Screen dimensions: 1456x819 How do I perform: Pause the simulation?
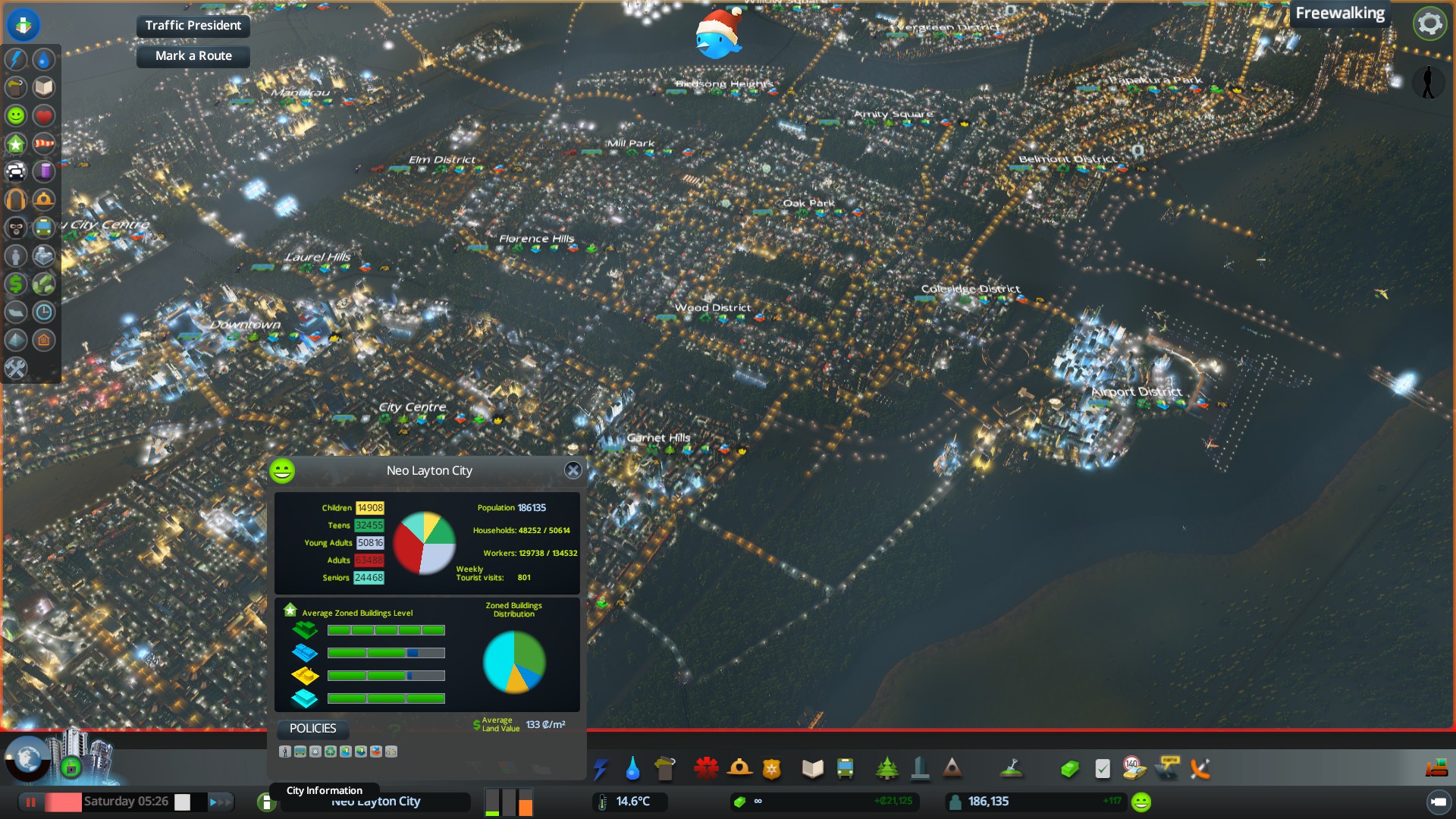[31, 802]
